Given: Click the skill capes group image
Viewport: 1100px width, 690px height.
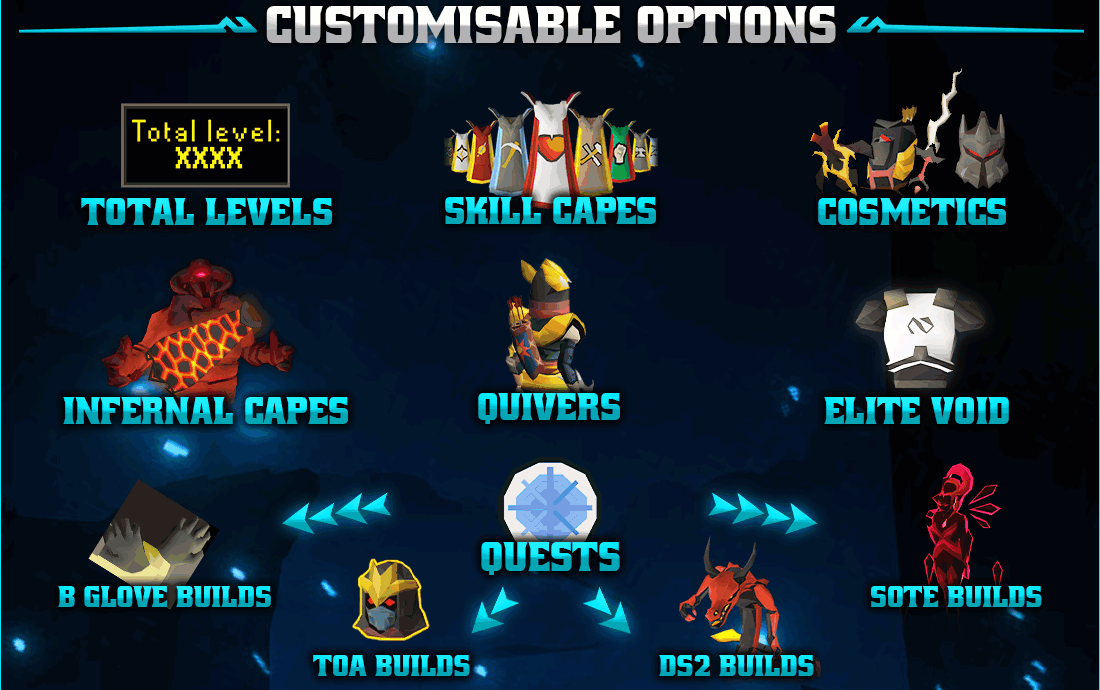Looking at the screenshot, I should point(550,145).
